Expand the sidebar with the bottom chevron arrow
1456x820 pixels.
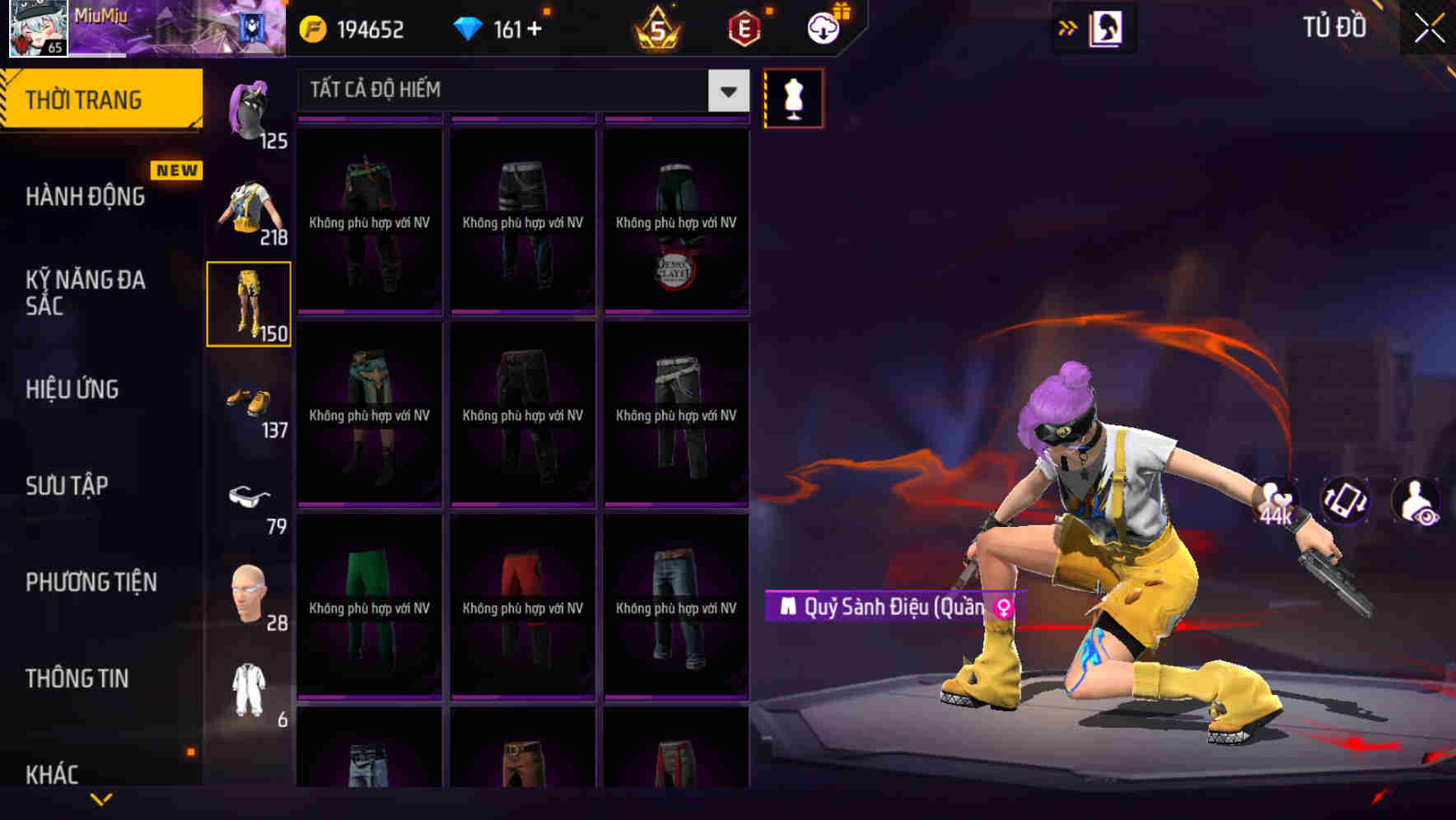pos(101,797)
